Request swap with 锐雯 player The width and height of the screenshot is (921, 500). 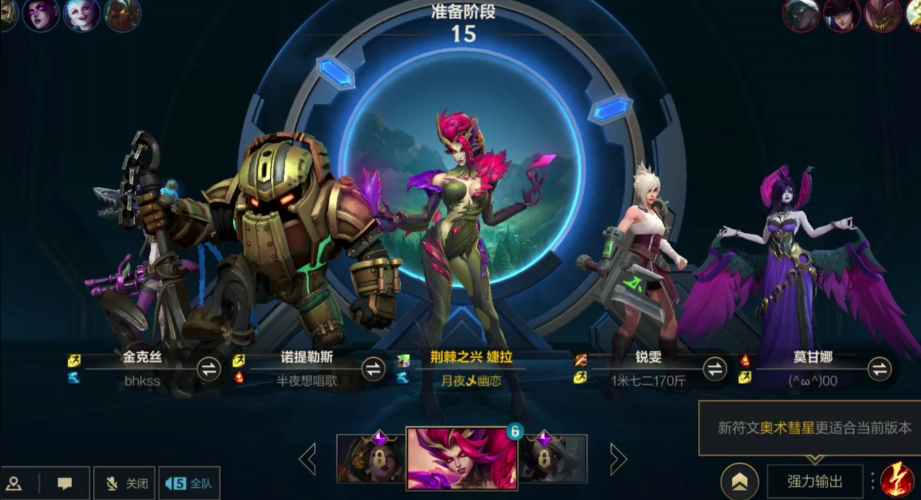(714, 369)
